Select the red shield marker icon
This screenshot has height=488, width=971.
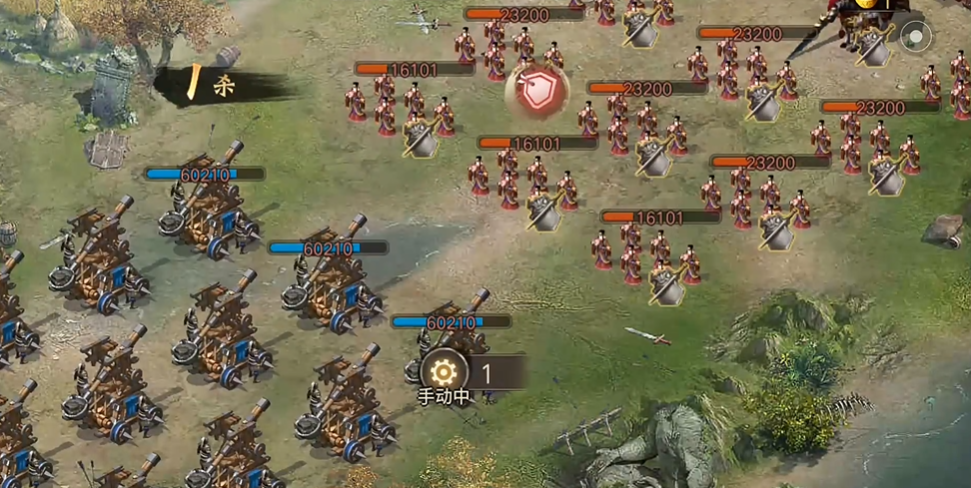(x=536, y=87)
